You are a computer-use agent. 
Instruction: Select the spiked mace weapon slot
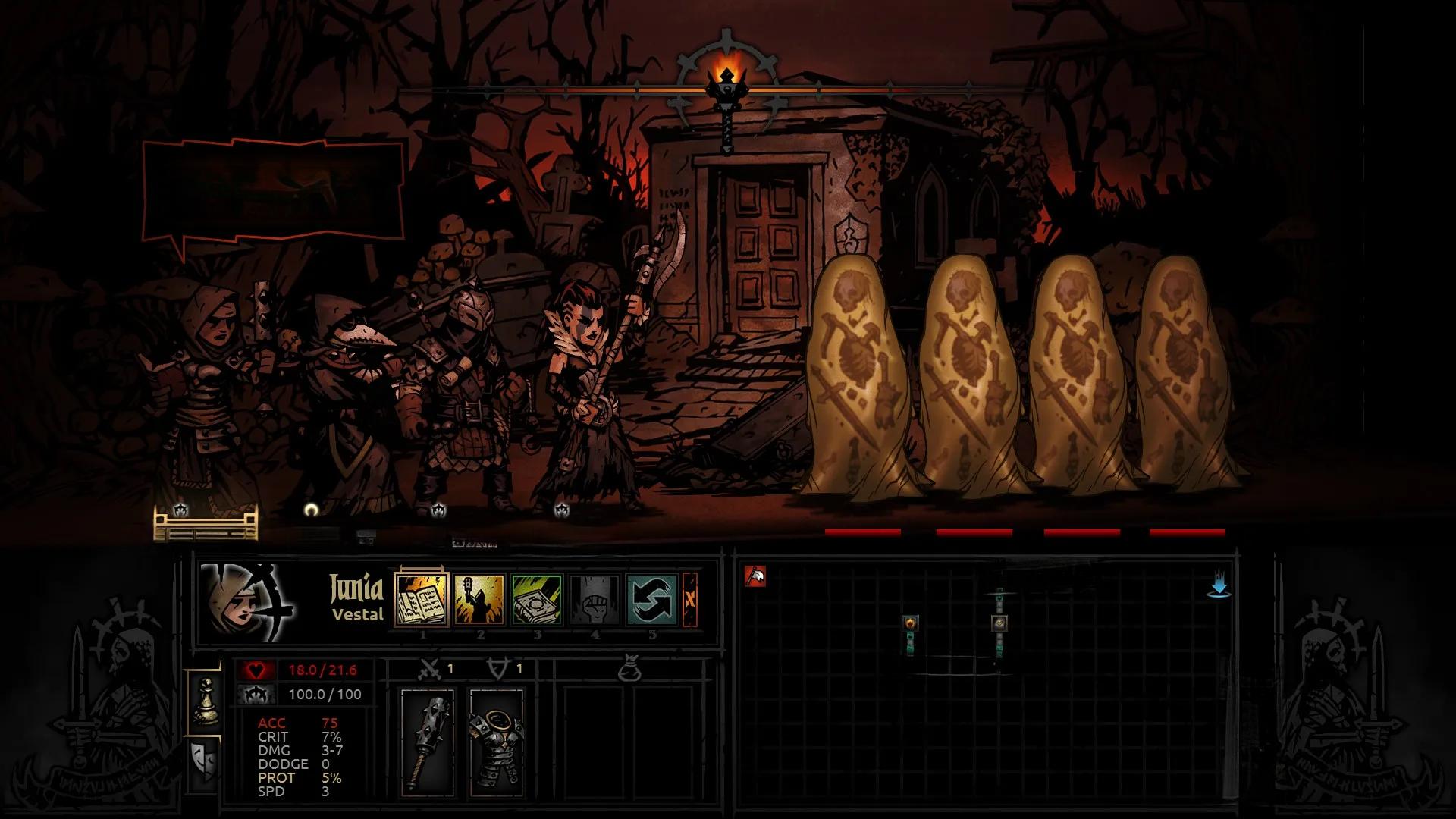coord(428,739)
